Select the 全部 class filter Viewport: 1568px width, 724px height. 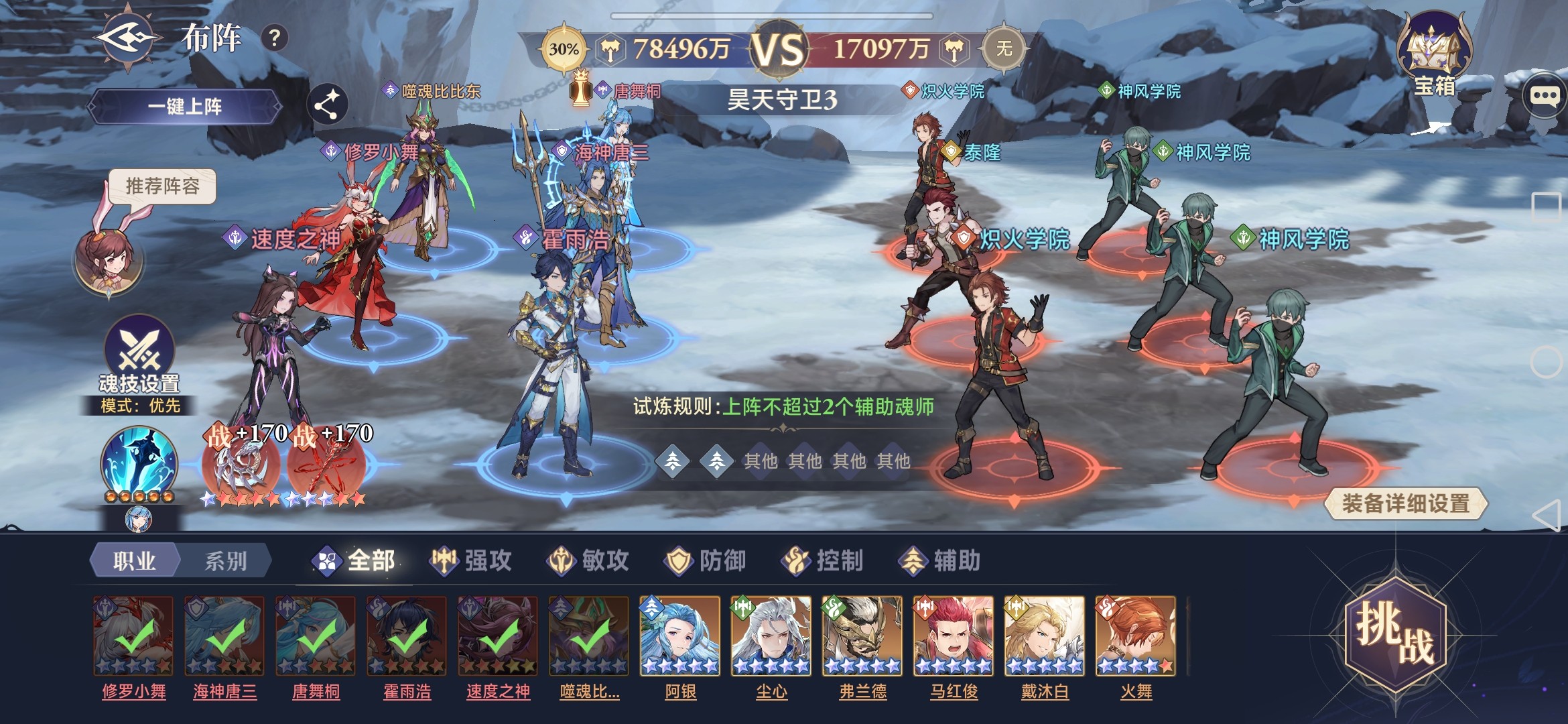tap(355, 560)
